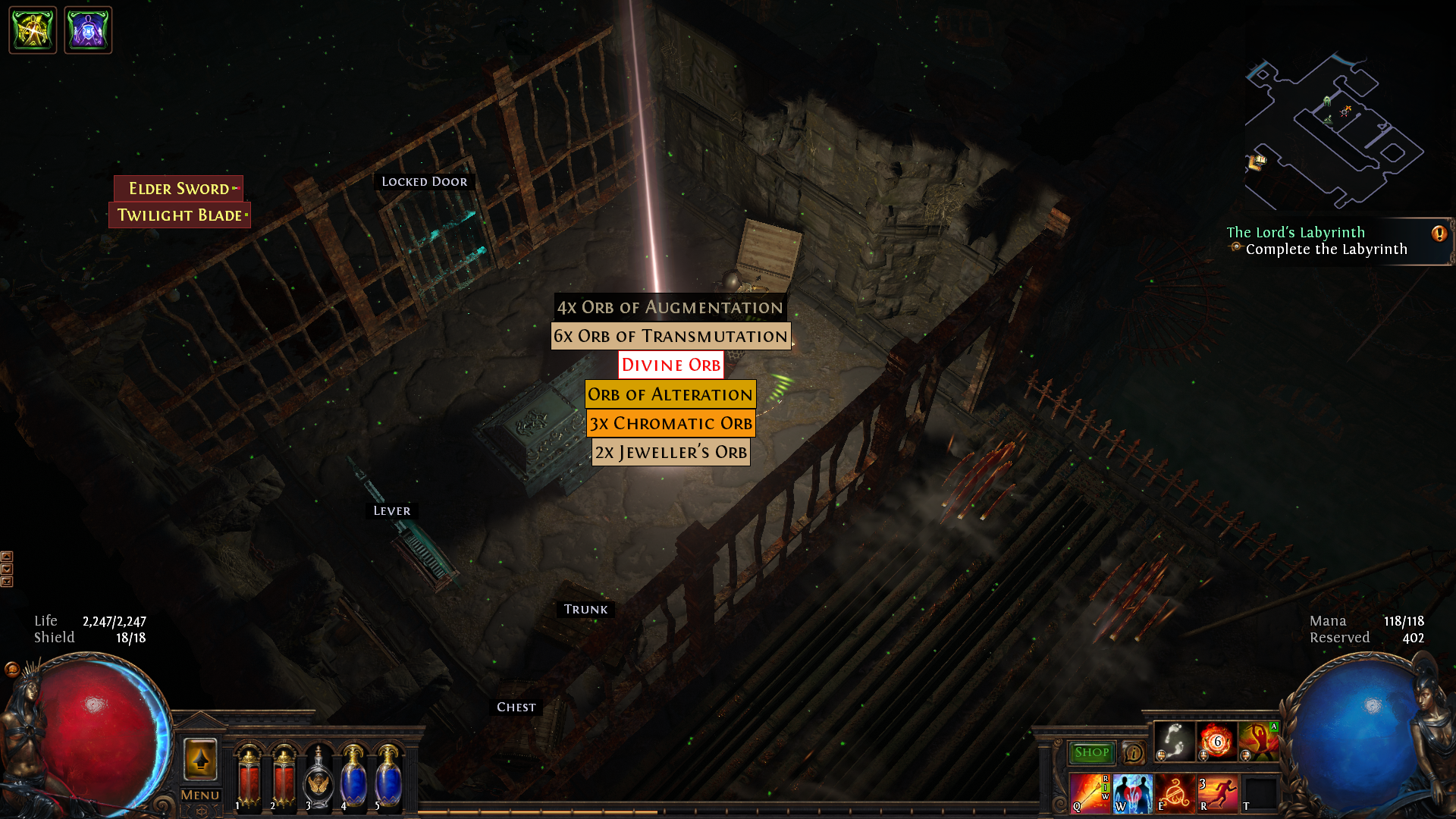Activate the flaming rune skill on E
Screen dimensions: 1456x819
click(x=1175, y=793)
